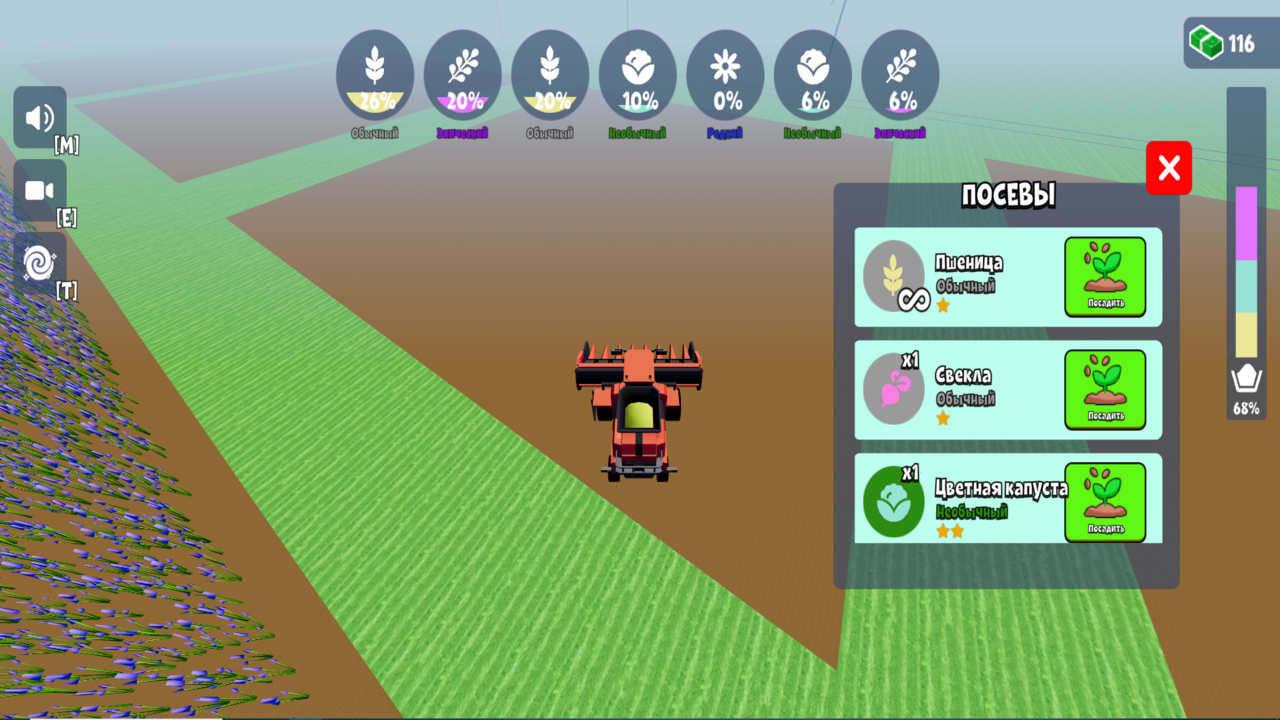Select the Редкий flower icon at 0%
Image resolution: width=1280 pixels, height=720 pixels.
(726, 75)
